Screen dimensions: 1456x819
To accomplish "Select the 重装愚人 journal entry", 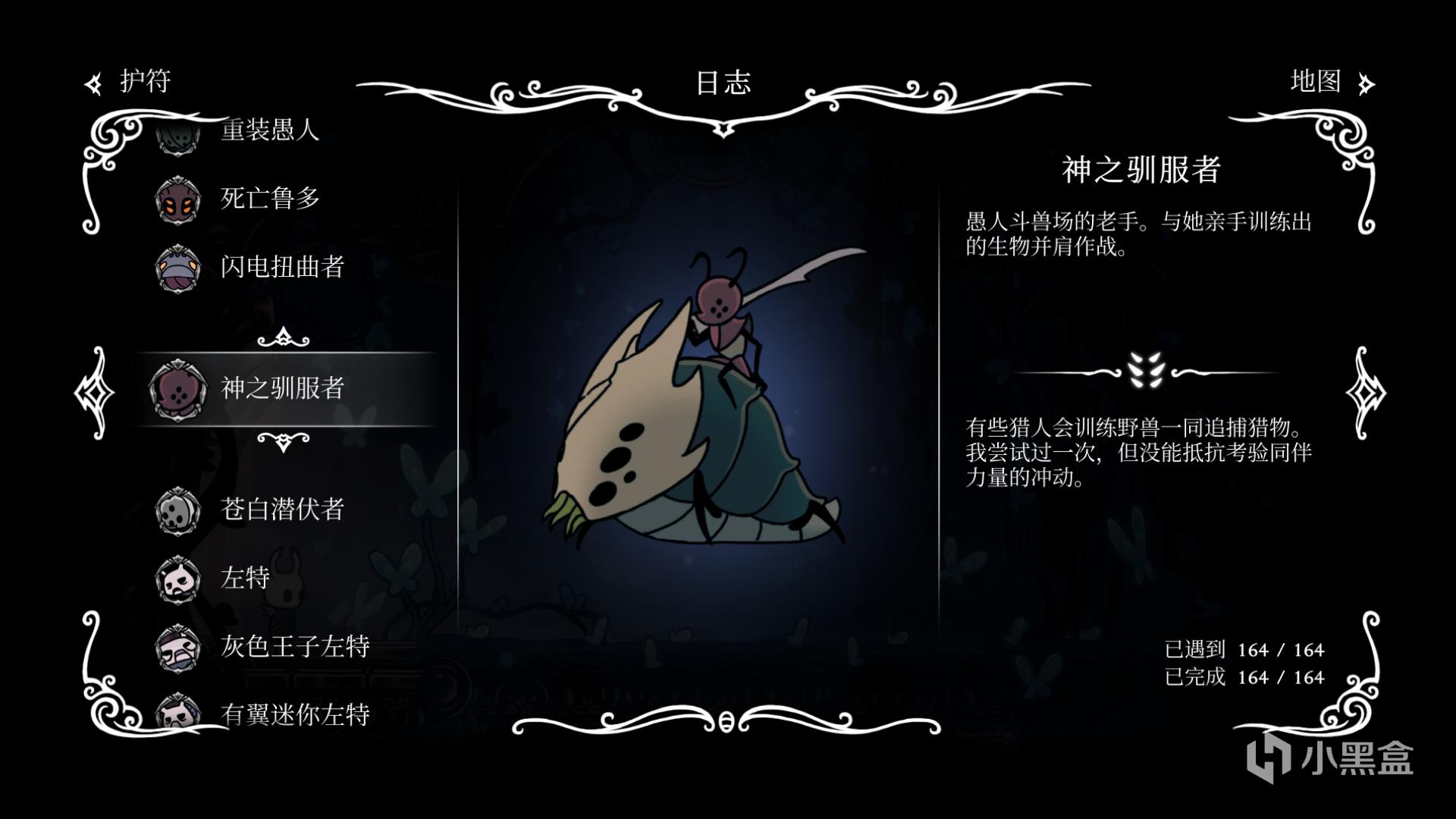I will pos(269,130).
